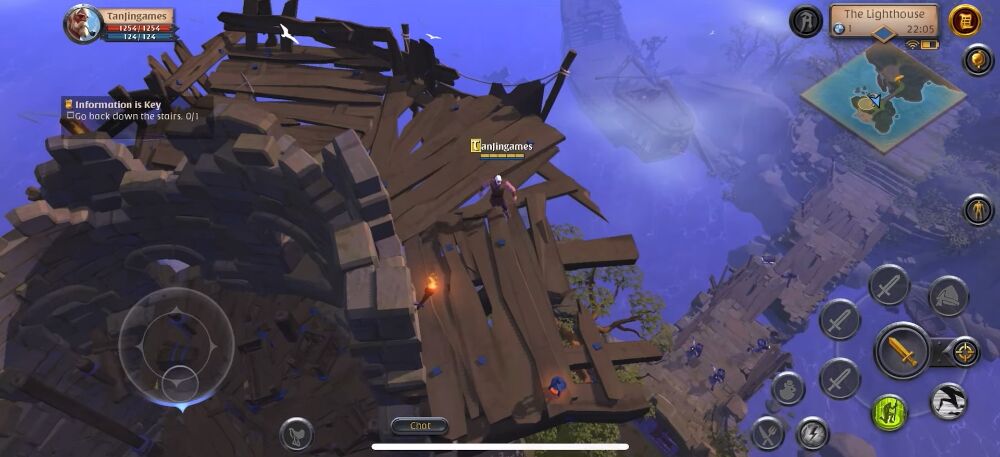Open the Albion main menu logo button

[805, 21]
